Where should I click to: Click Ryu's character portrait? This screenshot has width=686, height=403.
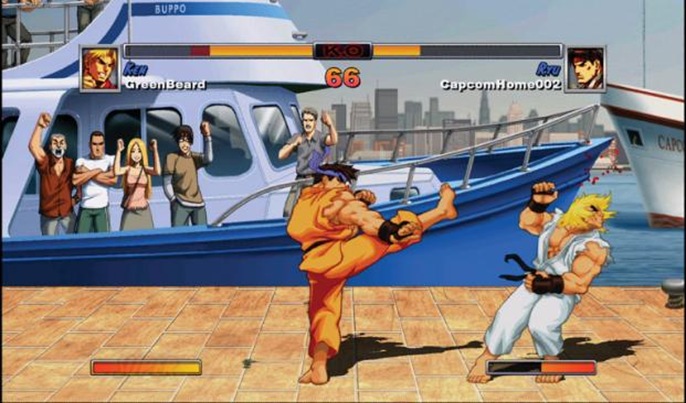click(x=585, y=68)
